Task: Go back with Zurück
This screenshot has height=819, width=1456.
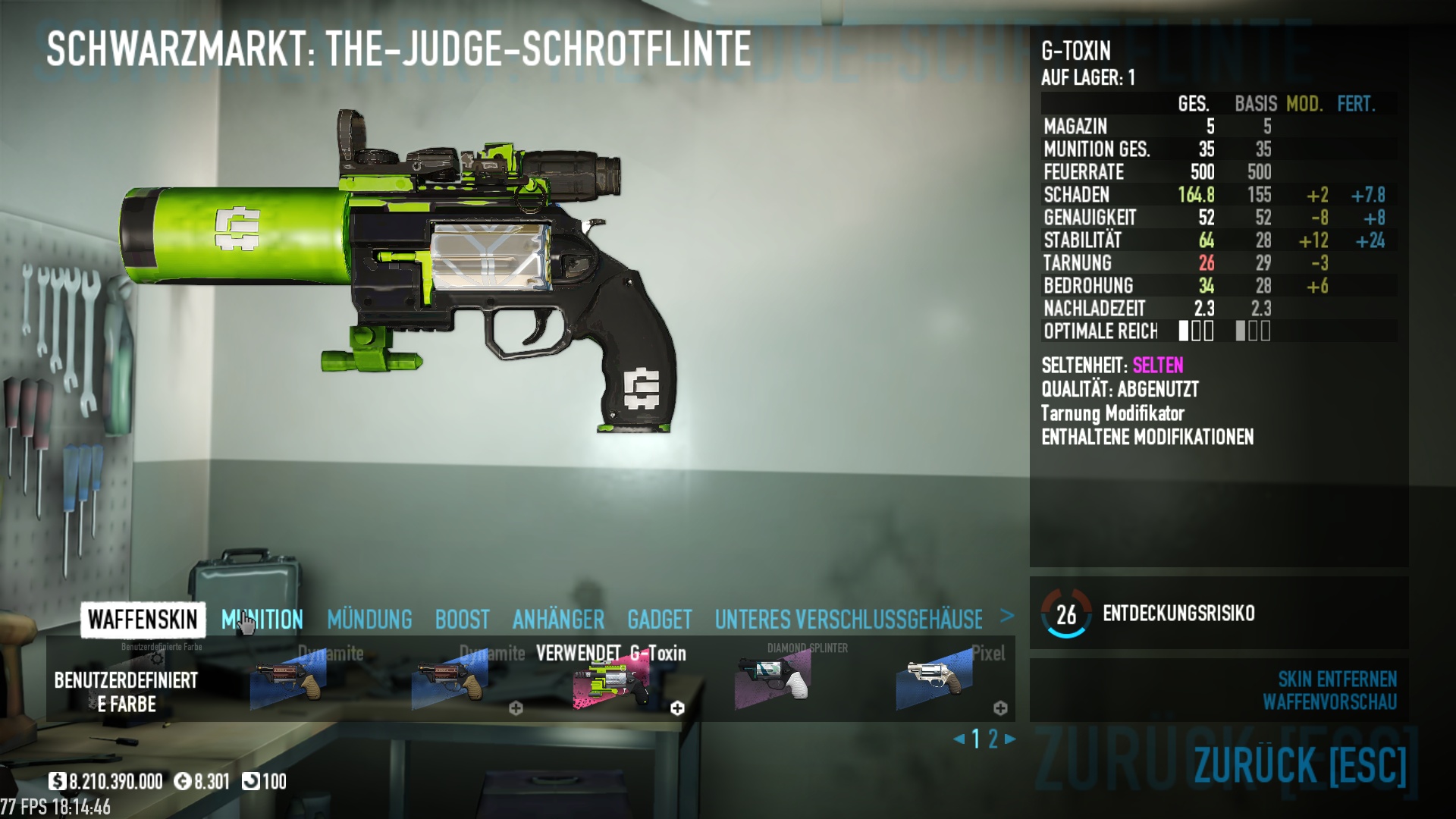Action: tap(1300, 765)
